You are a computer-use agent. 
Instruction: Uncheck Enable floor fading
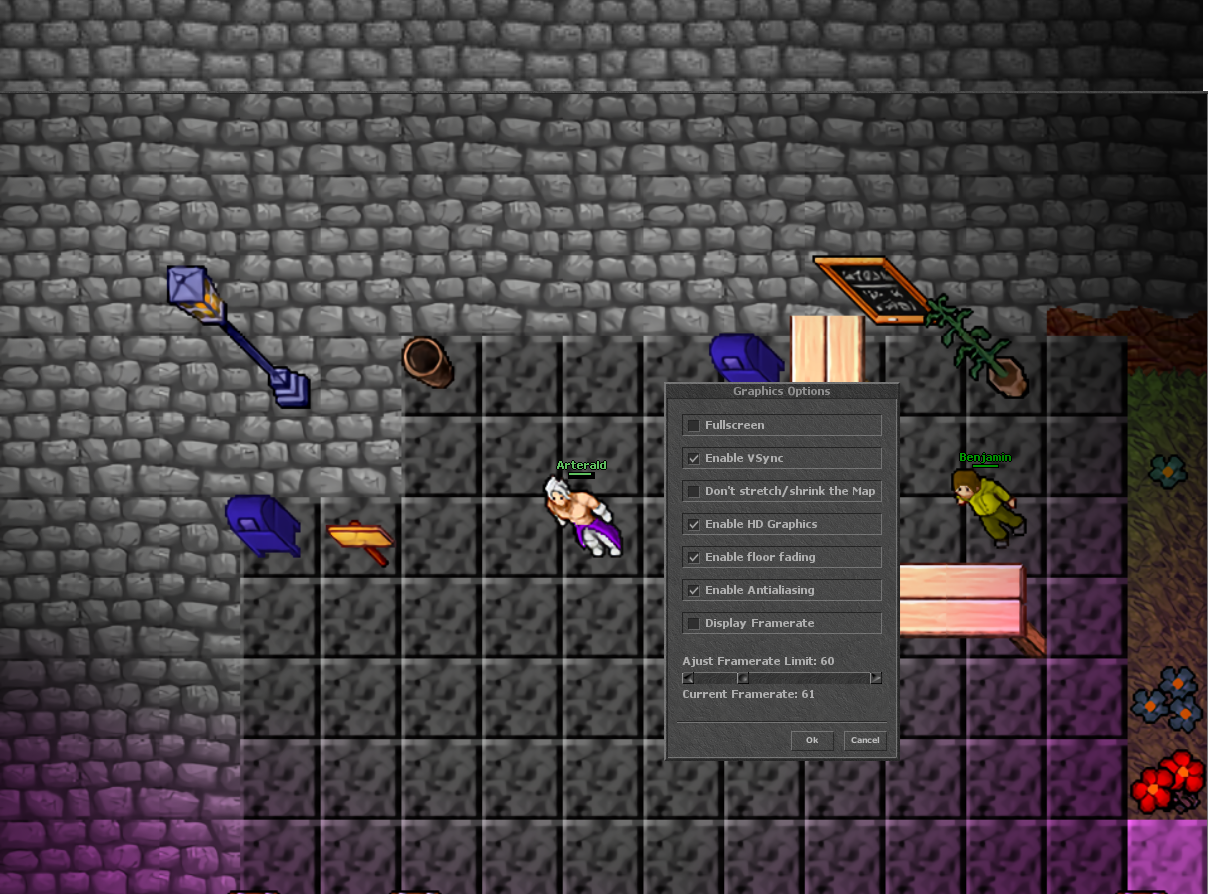693,558
